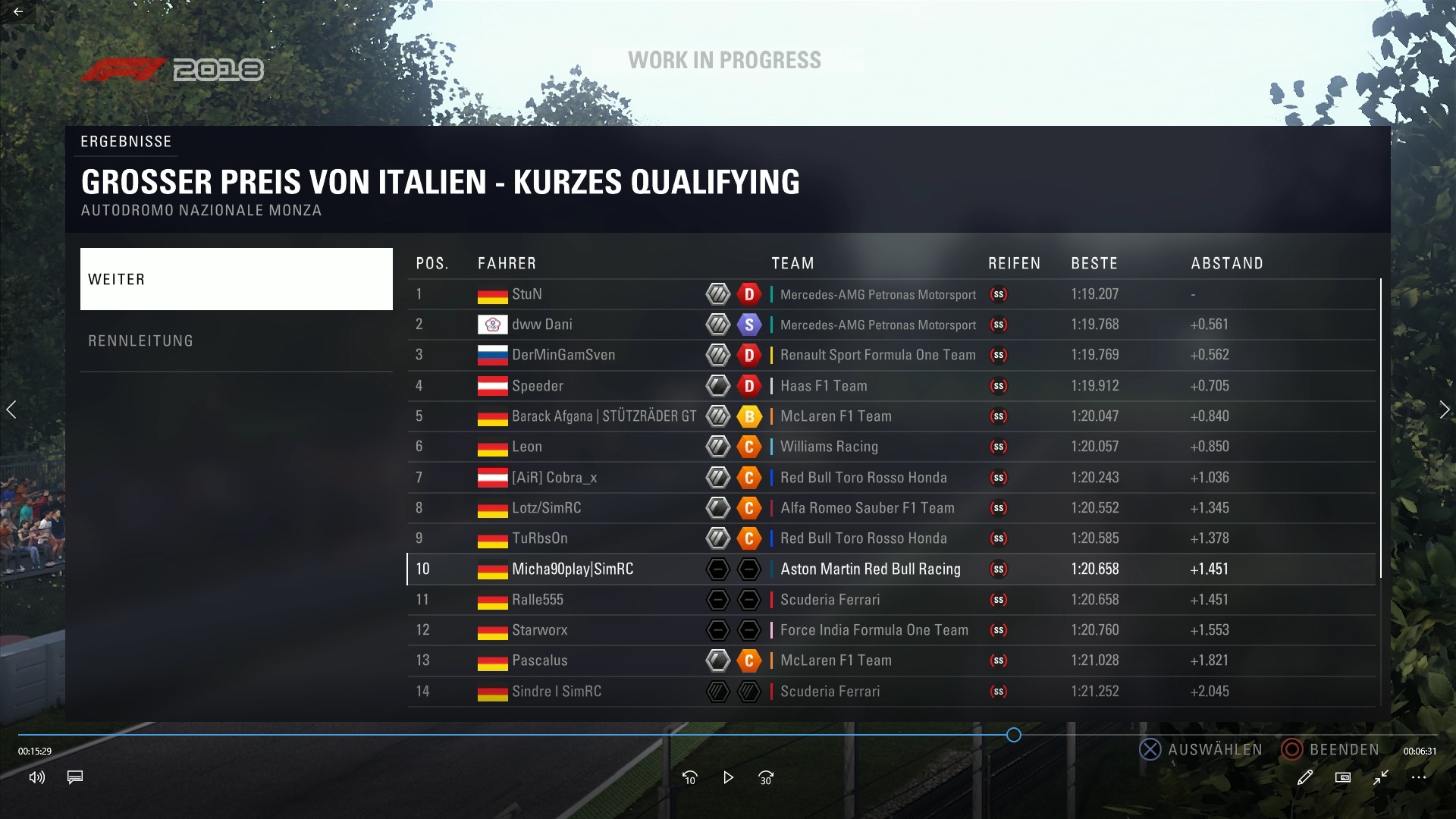Play the video
Screen dimensions: 1456x819
(728, 777)
